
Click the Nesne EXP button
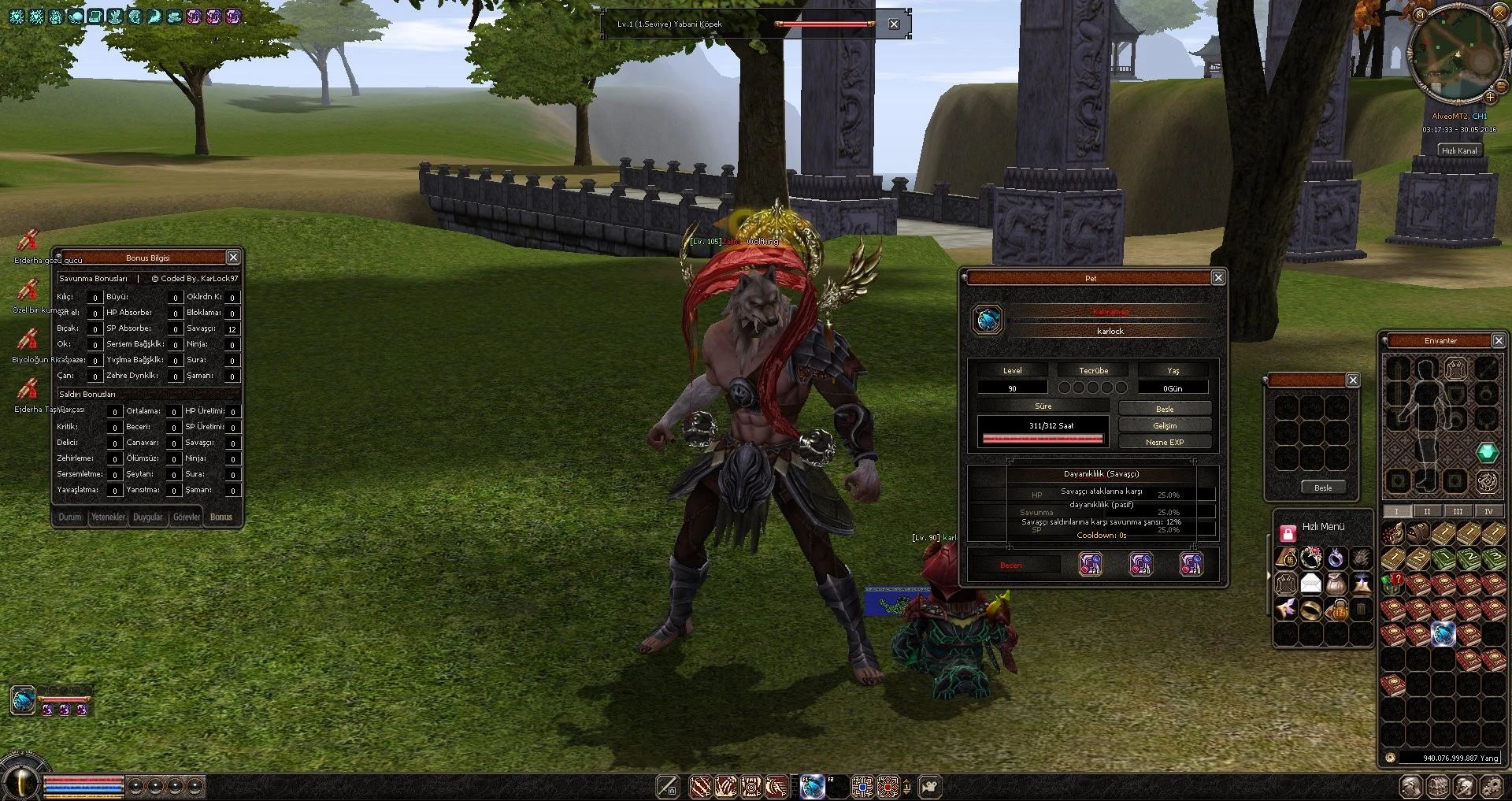[1164, 442]
